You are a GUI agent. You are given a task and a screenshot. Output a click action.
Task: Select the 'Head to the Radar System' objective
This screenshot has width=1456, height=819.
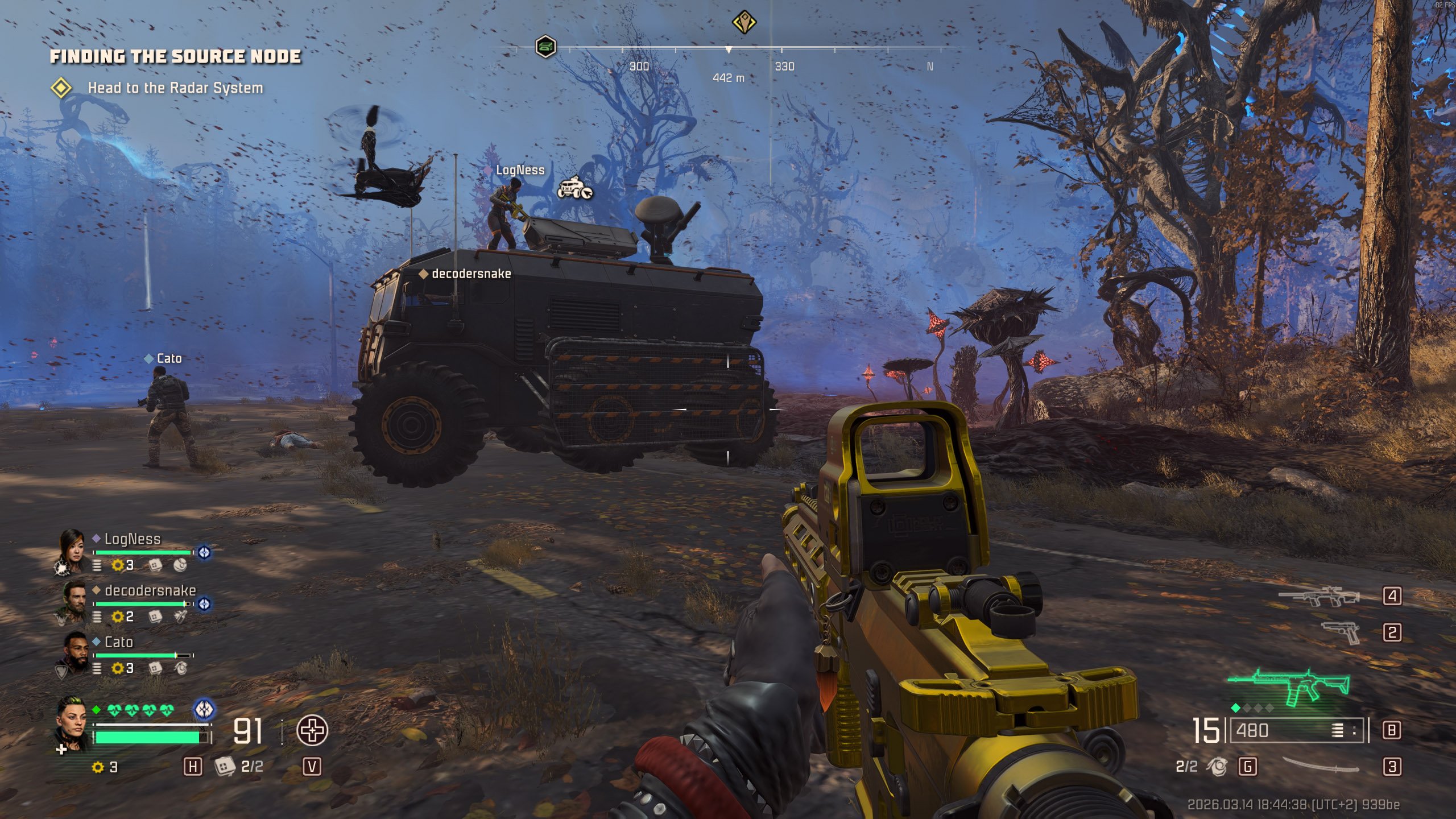(x=175, y=88)
